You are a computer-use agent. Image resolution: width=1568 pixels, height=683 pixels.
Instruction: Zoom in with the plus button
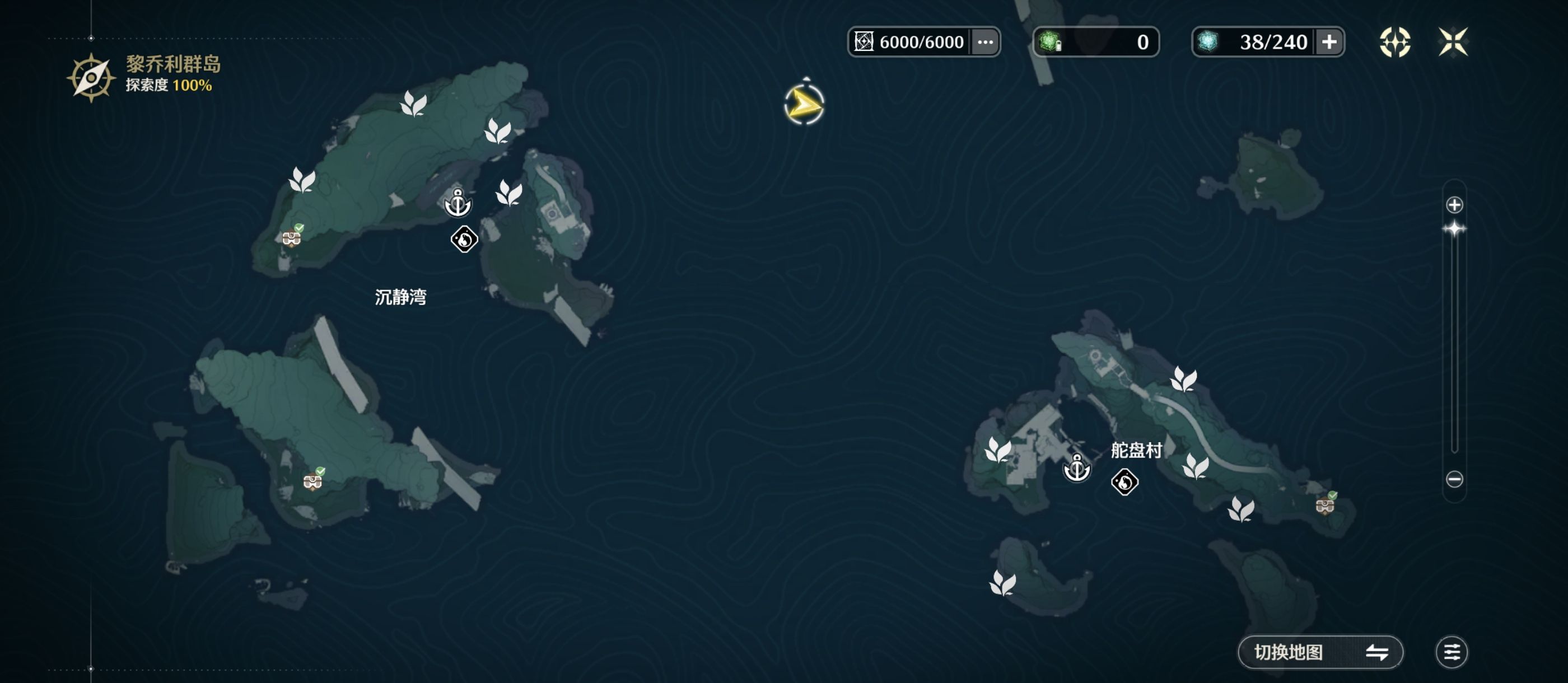coord(1454,205)
